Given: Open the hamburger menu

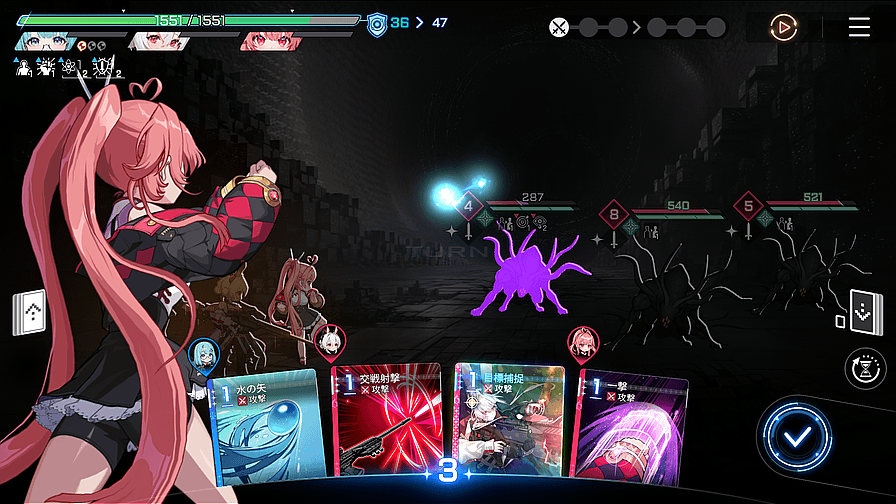Looking at the screenshot, I should (x=859, y=27).
